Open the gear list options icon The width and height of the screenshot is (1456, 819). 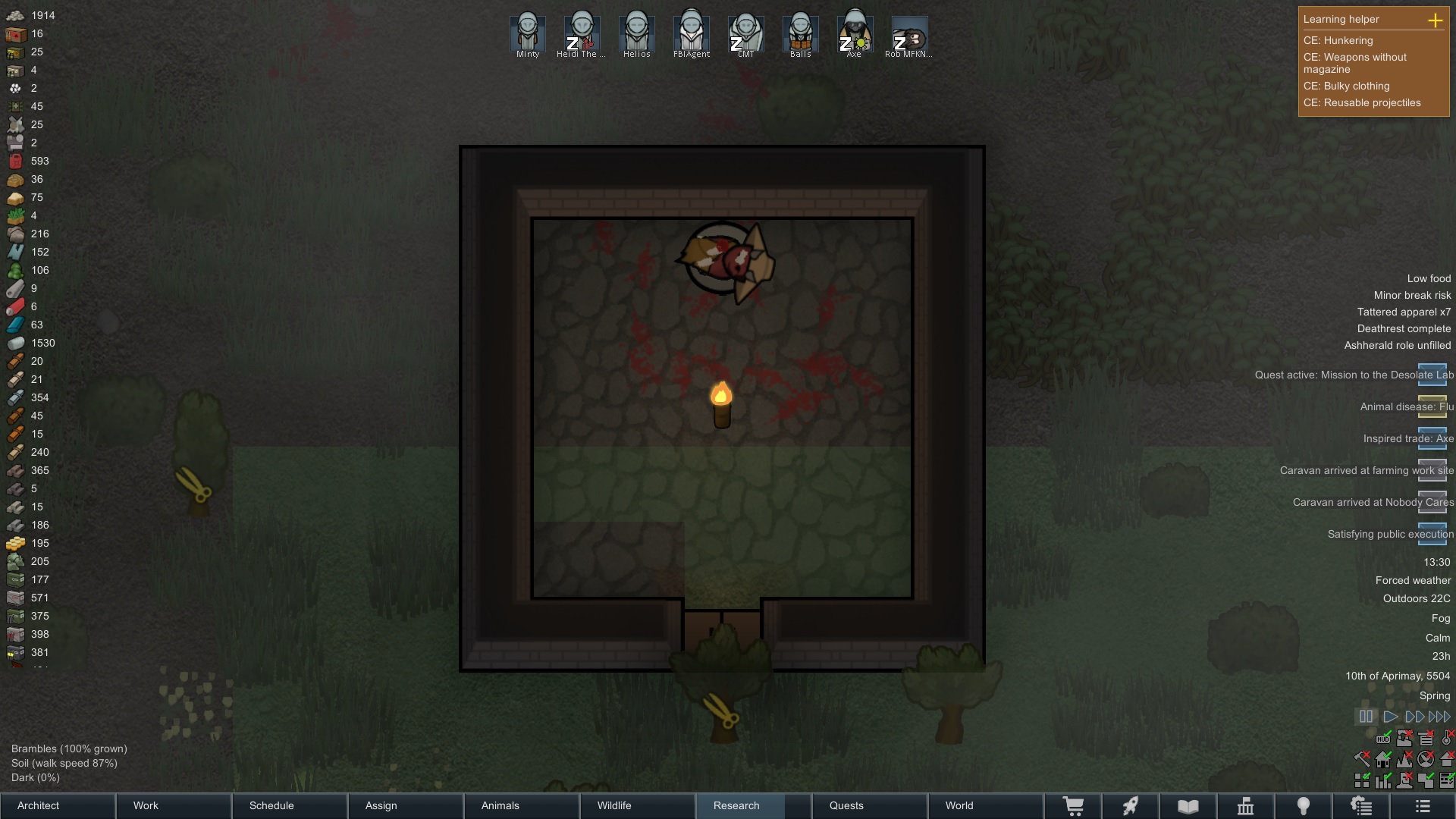[1361, 805]
